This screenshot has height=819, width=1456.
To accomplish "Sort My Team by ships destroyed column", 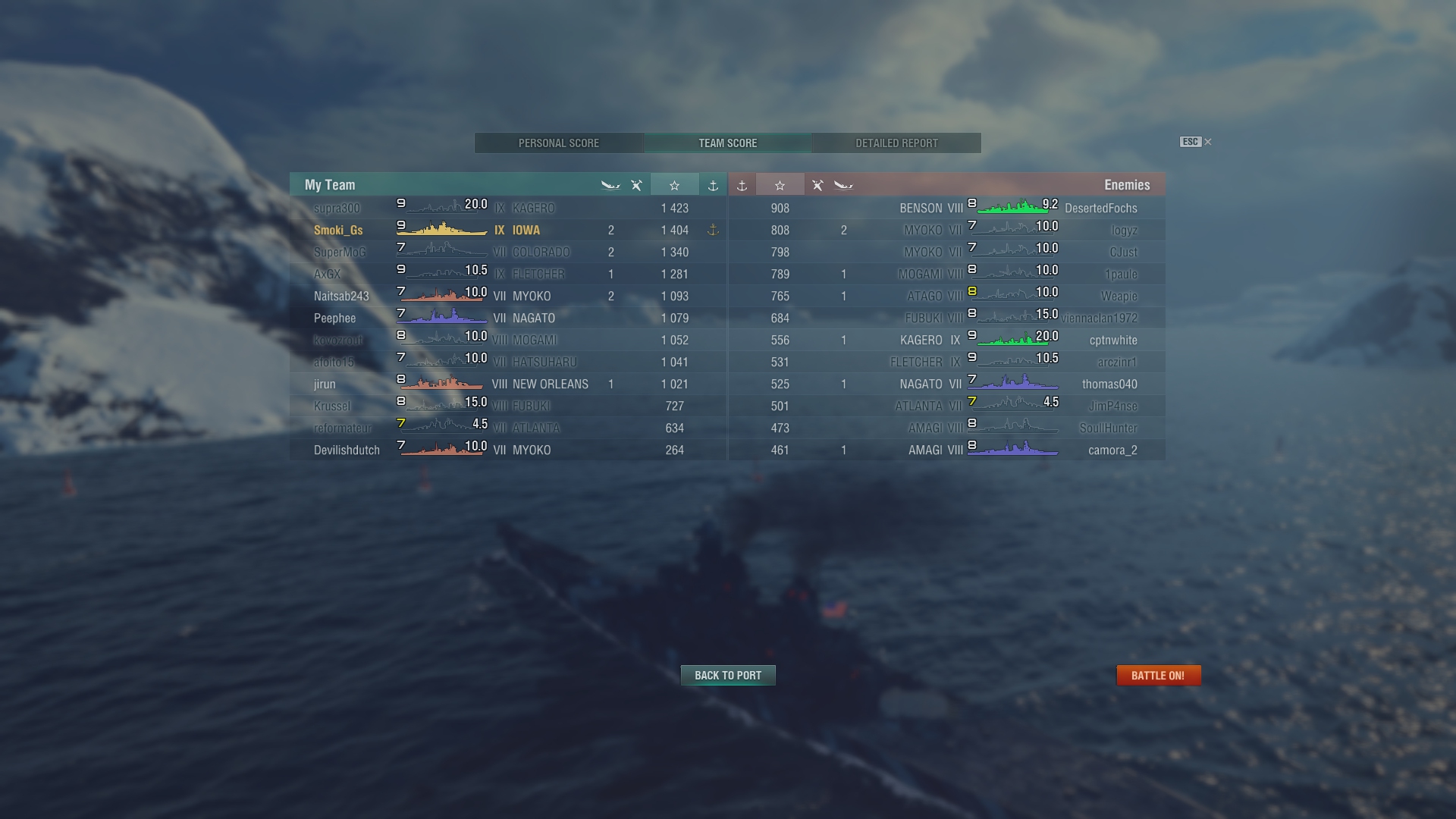I will tap(610, 185).
